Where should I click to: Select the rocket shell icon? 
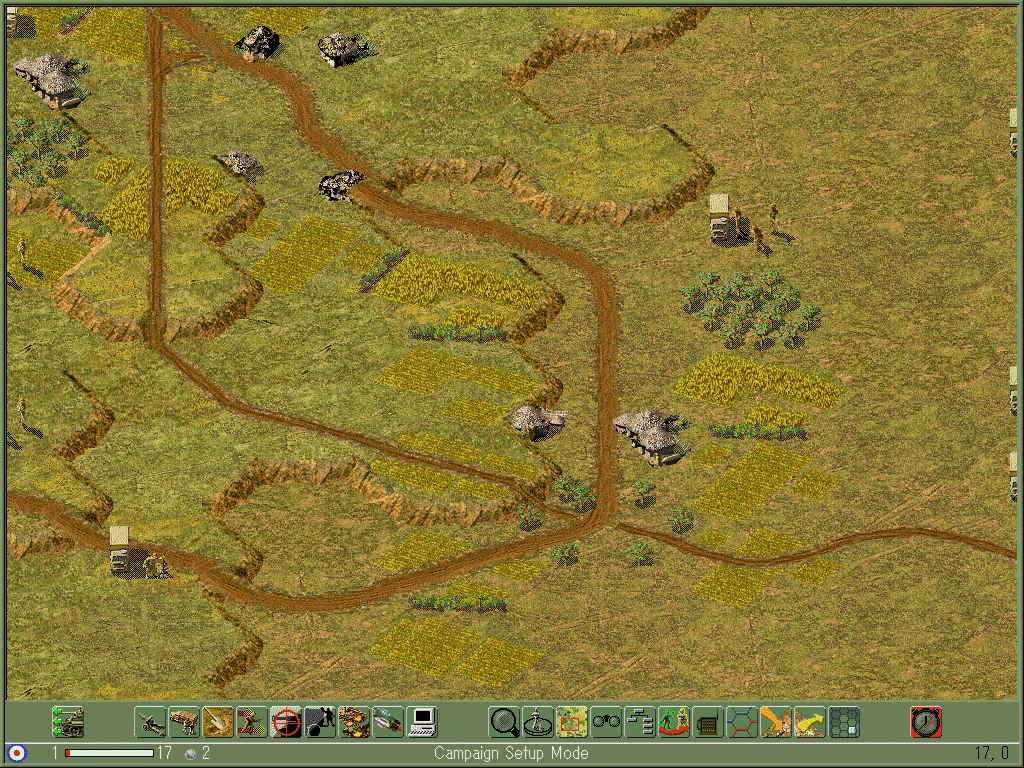(388, 721)
